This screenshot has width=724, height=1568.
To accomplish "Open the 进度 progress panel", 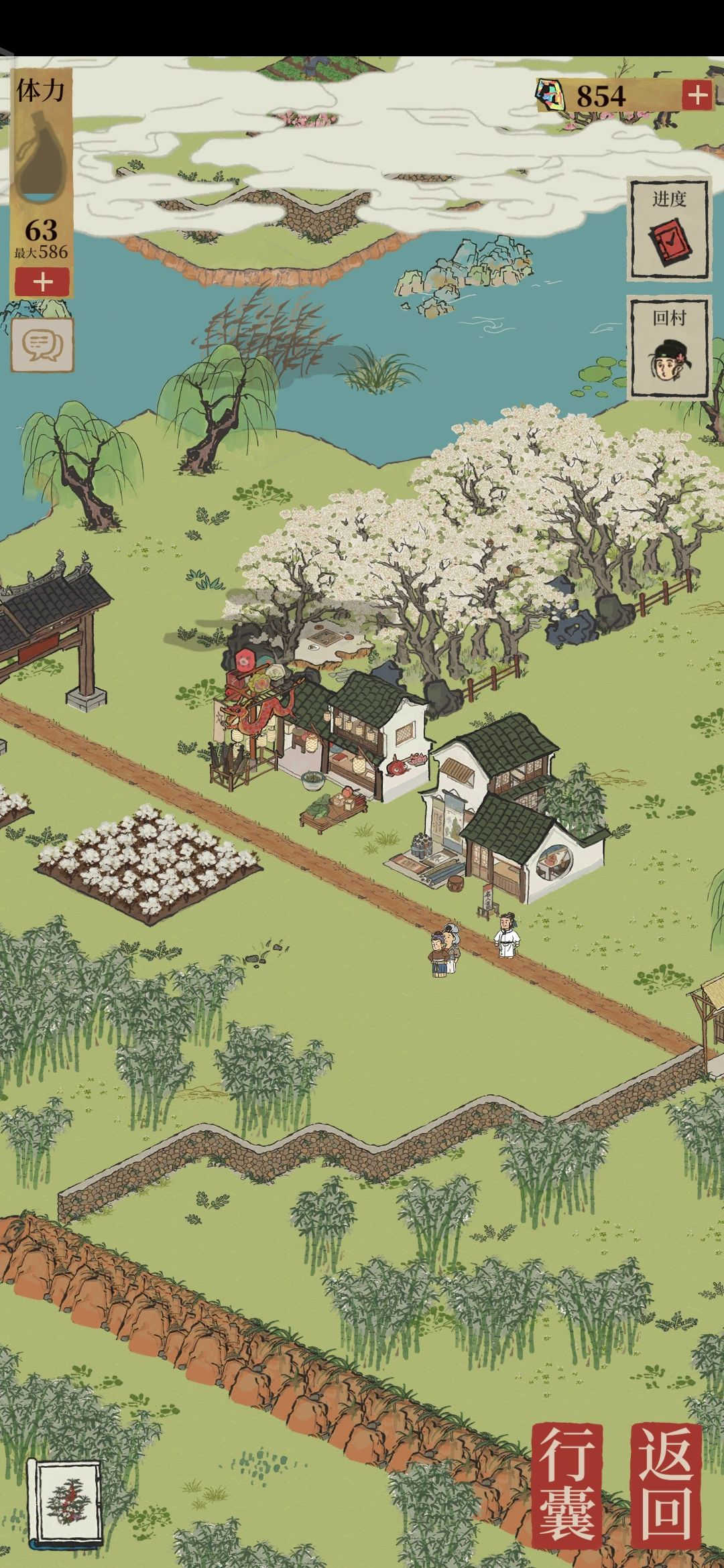I will click(668, 230).
